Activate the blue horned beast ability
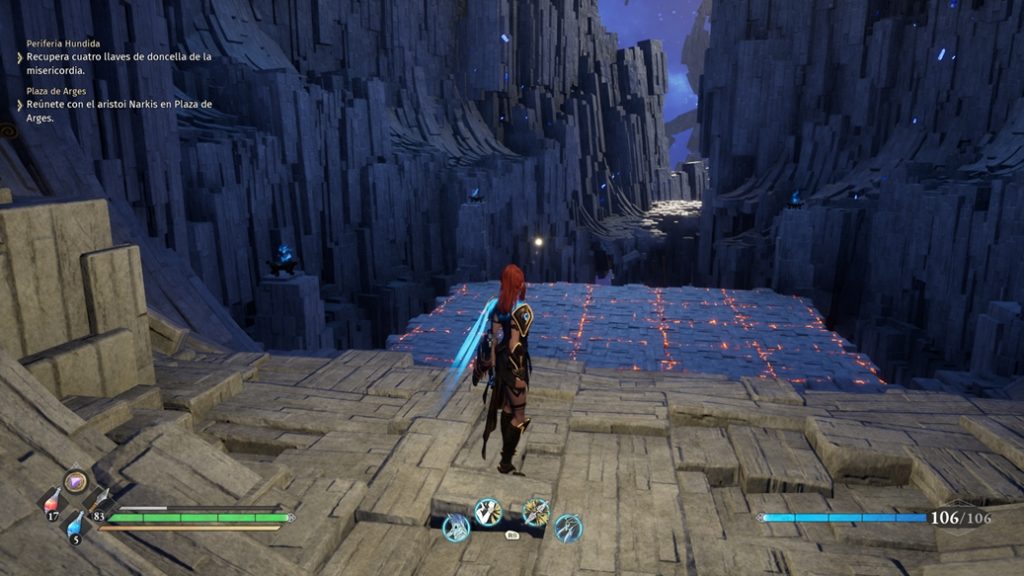This screenshot has height=576, width=1024. (456, 527)
